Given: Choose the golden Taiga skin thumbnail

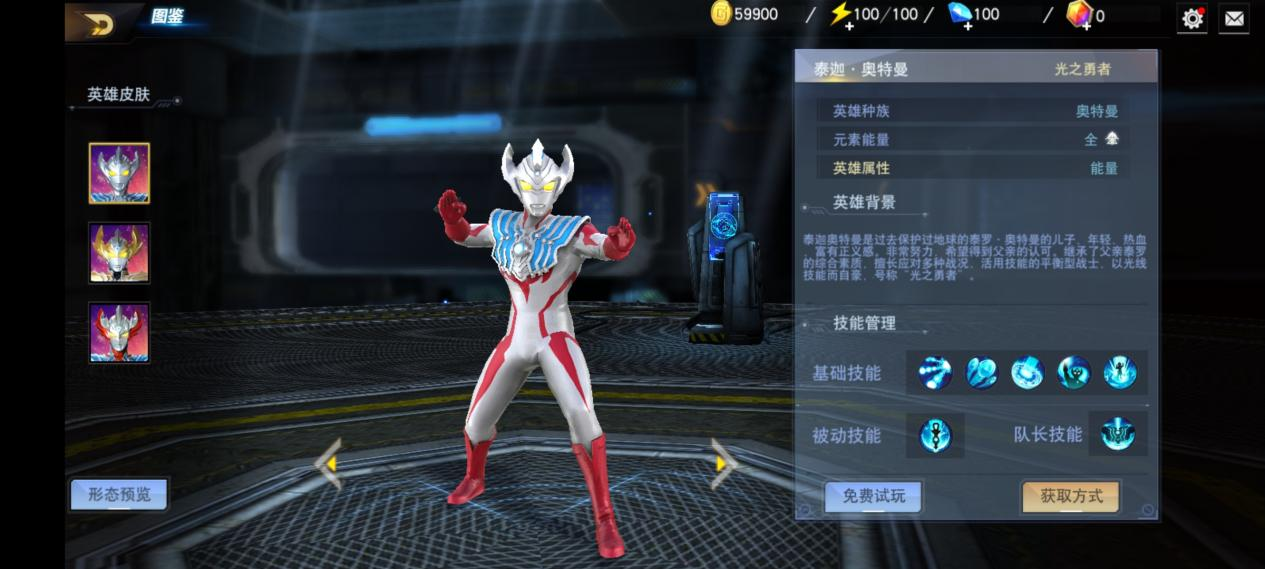Looking at the screenshot, I should coord(119,253).
